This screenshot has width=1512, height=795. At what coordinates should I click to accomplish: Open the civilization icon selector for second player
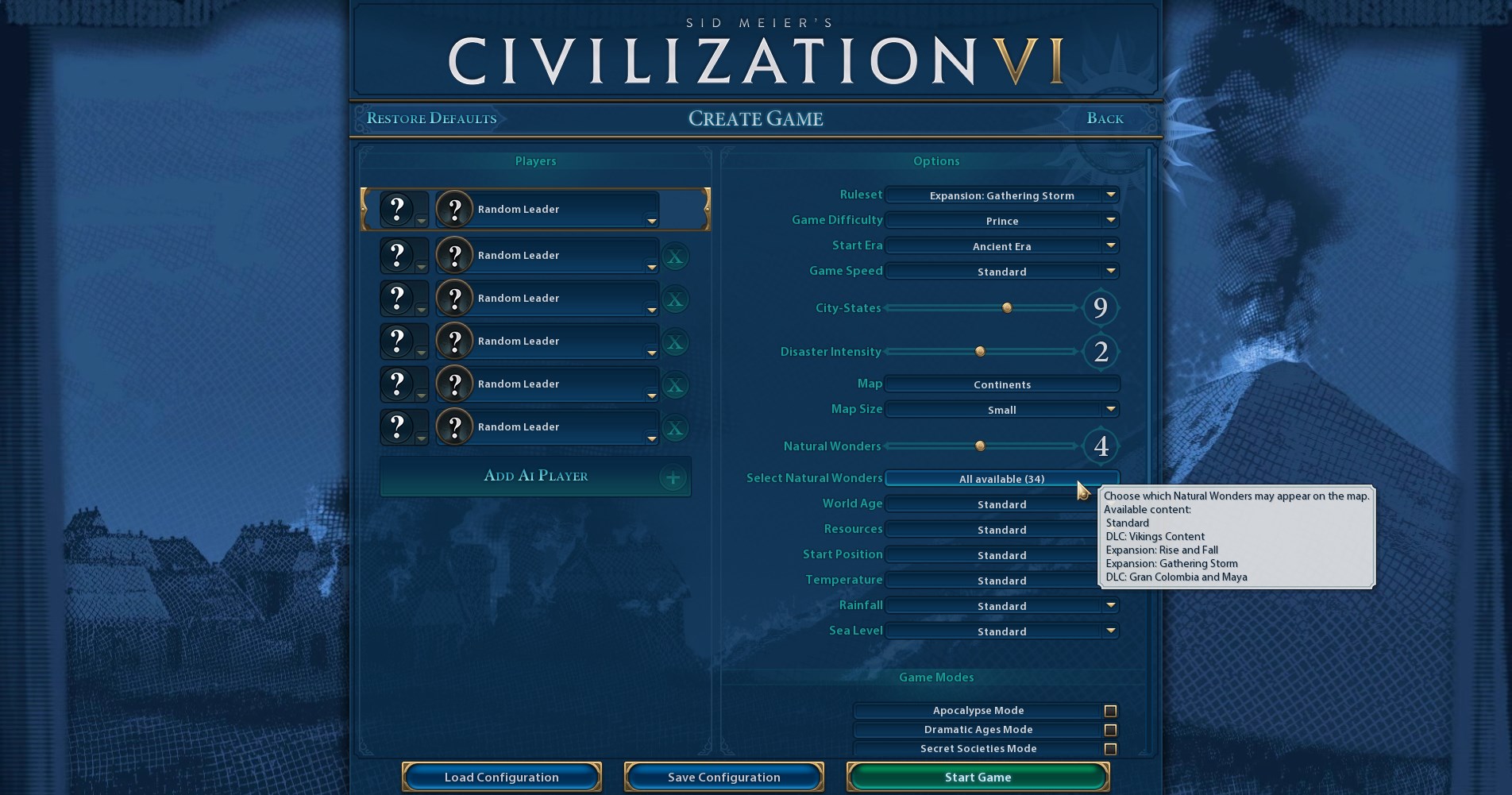pyautogui.click(x=398, y=256)
